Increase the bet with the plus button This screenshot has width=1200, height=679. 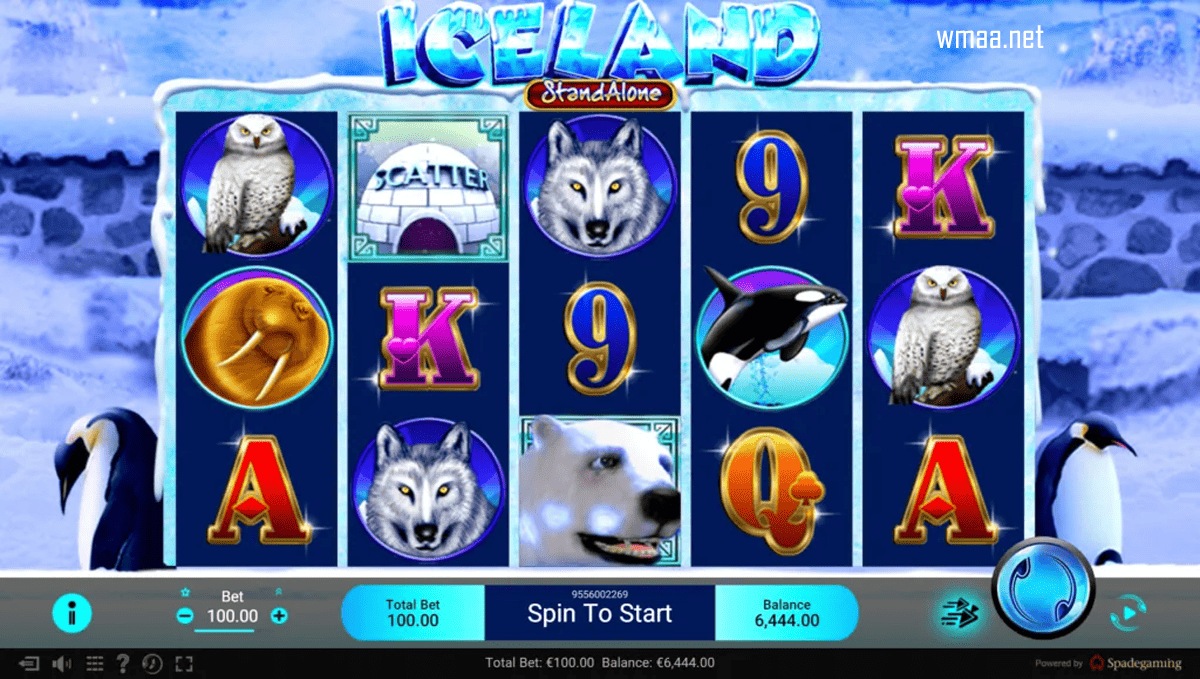pyautogui.click(x=279, y=616)
